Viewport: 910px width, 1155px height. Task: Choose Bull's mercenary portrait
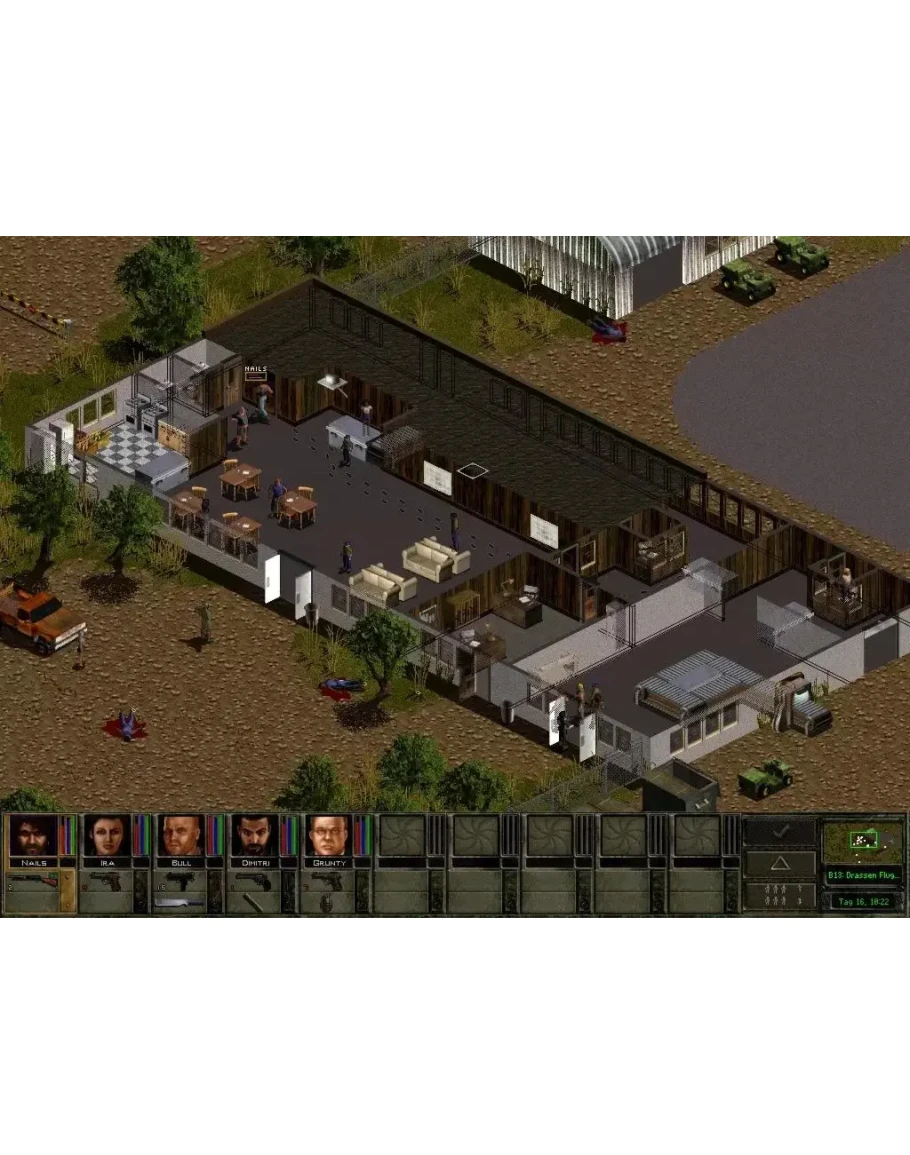(180, 836)
